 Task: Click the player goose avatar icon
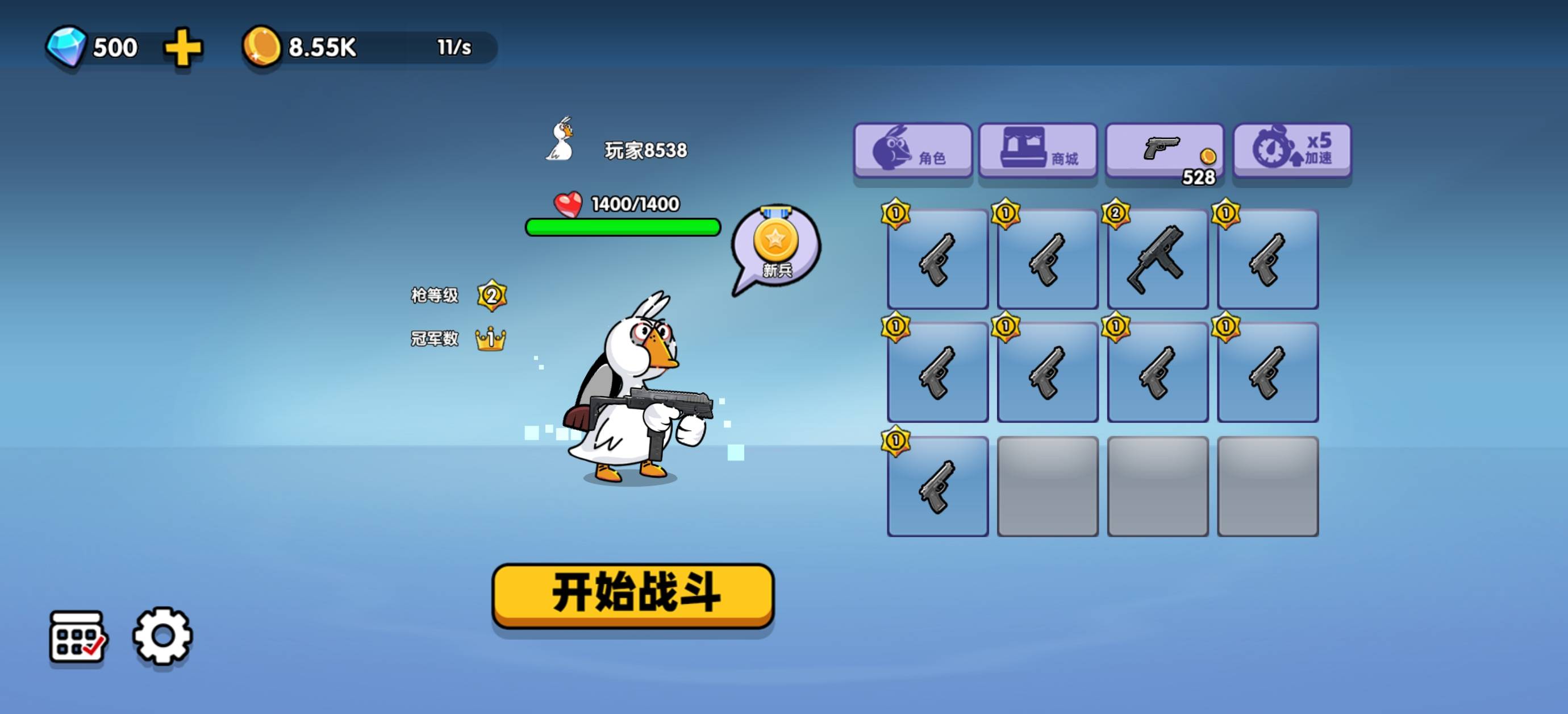[561, 141]
